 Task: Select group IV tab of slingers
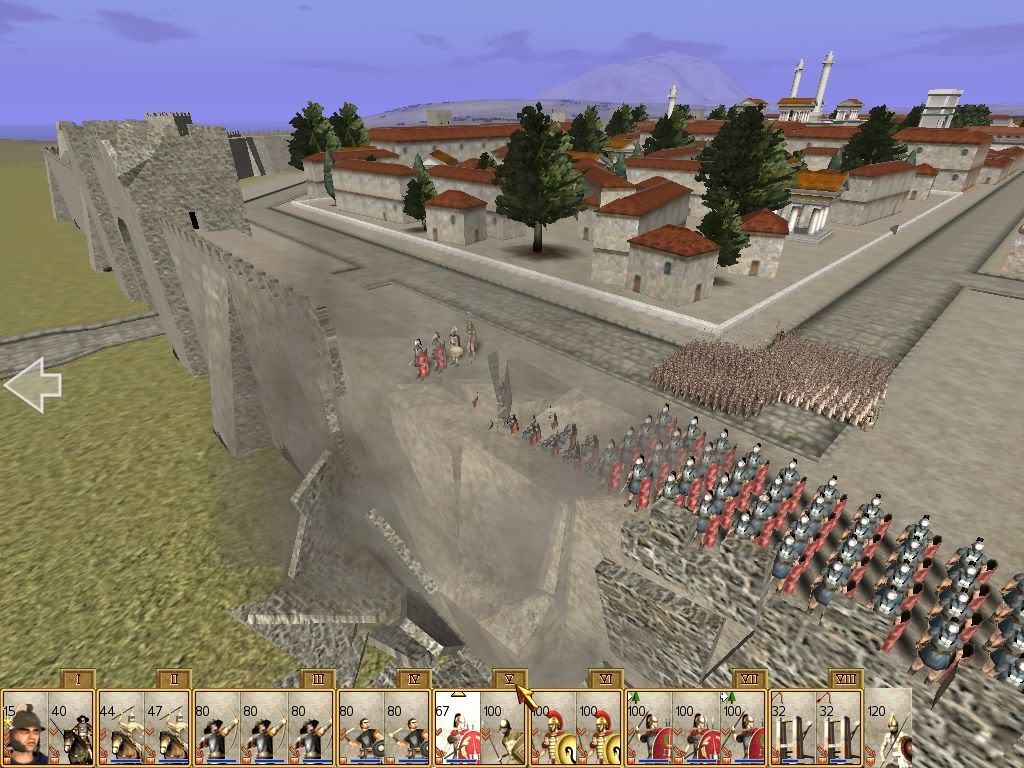[x=413, y=680]
